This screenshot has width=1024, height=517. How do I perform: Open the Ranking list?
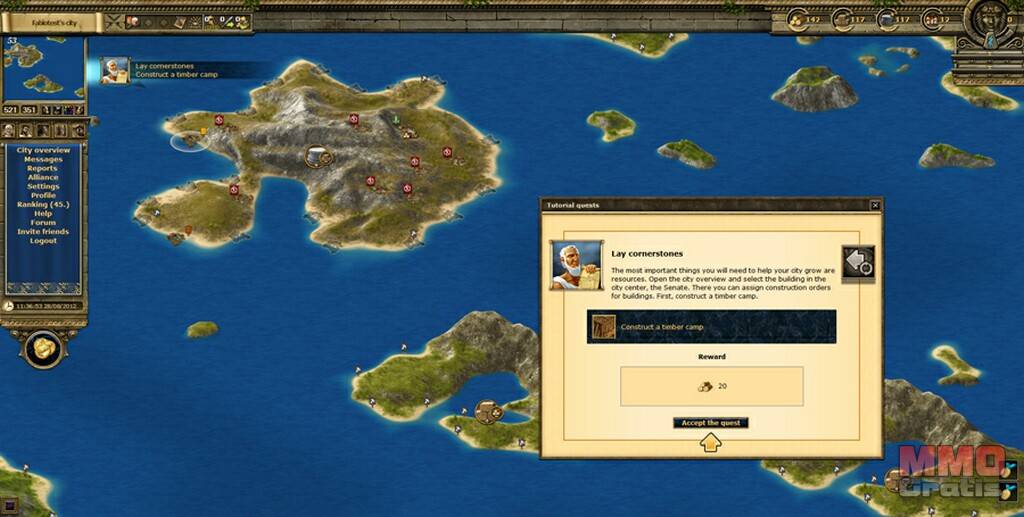(x=43, y=204)
